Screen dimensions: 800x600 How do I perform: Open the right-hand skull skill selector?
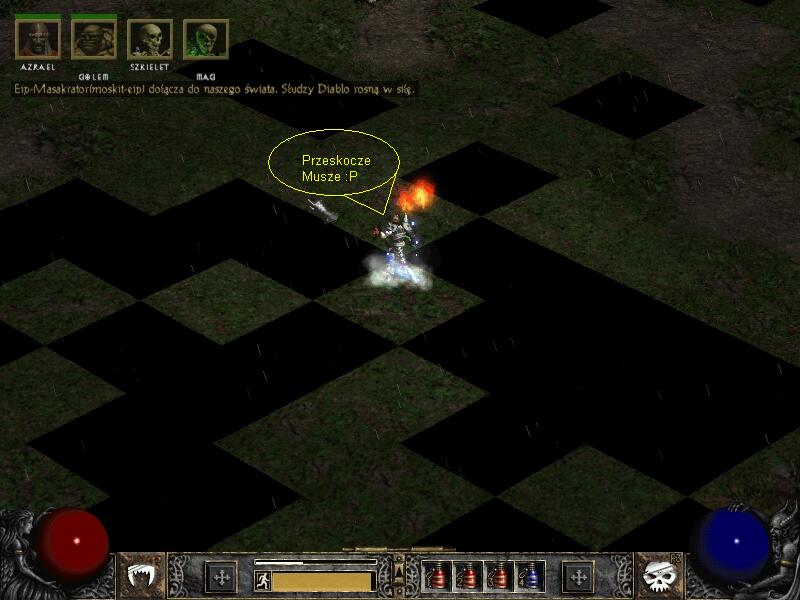[x=657, y=576]
